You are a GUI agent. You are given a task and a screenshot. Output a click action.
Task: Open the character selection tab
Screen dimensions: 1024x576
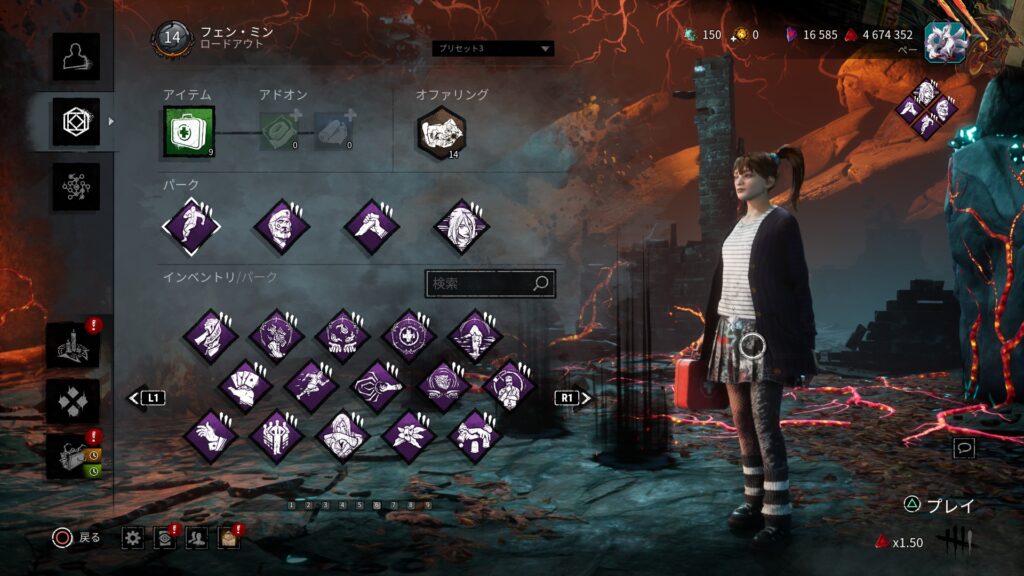[76, 56]
